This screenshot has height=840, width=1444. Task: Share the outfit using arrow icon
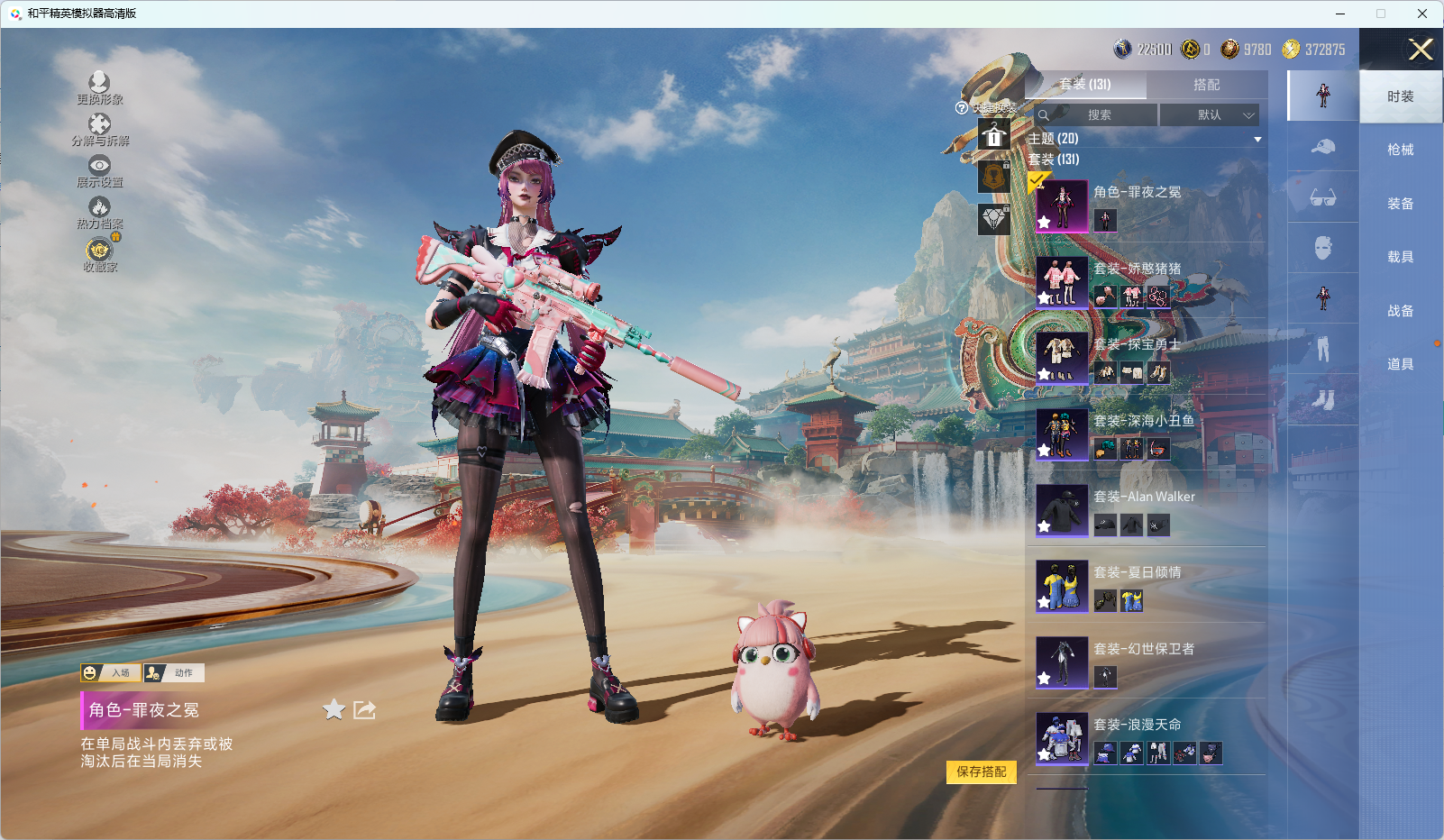(364, 710)
